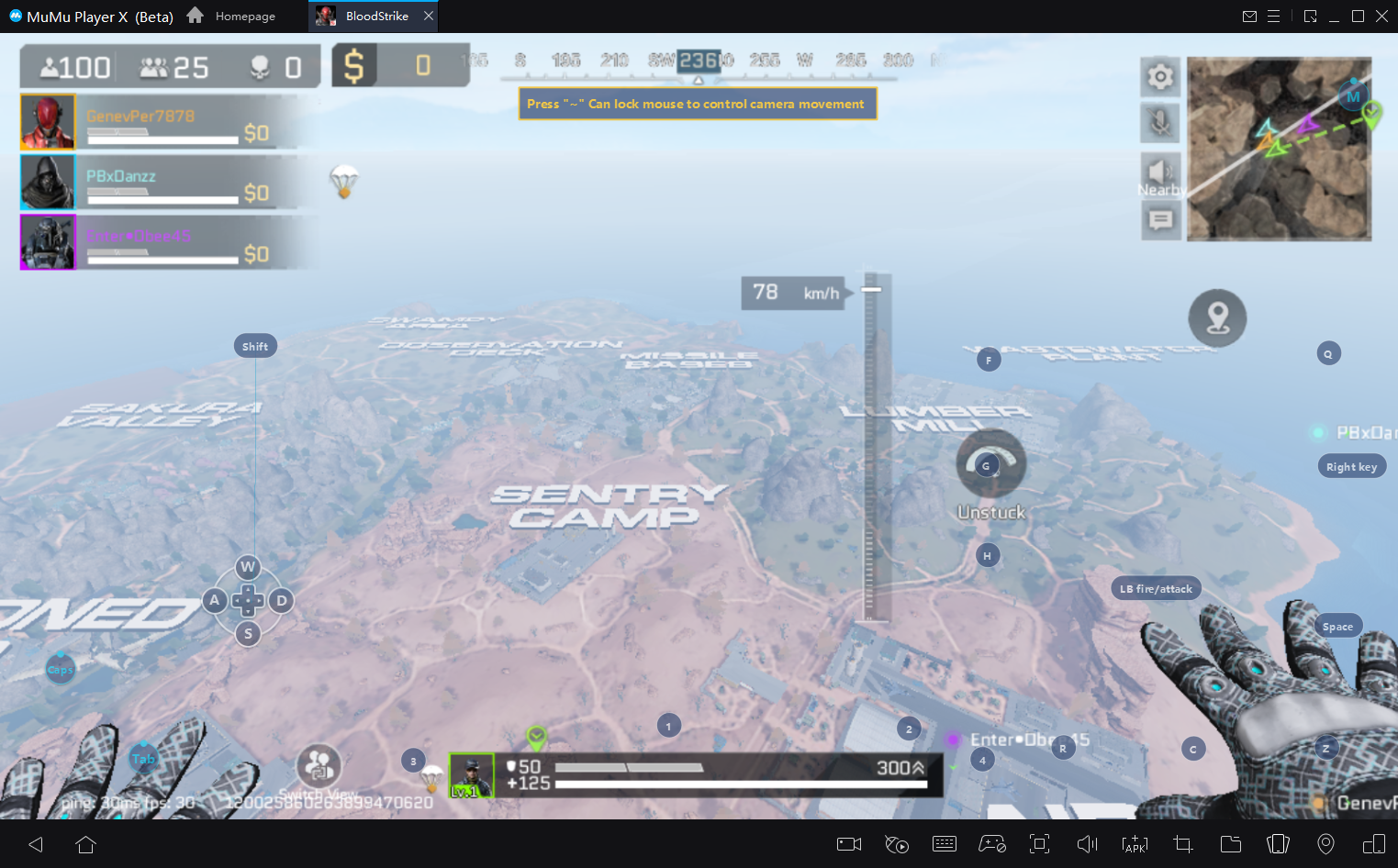Toggle the microphone icon
The height and width of the screenshot is (868, 1398).
[x=1160, y=123]
